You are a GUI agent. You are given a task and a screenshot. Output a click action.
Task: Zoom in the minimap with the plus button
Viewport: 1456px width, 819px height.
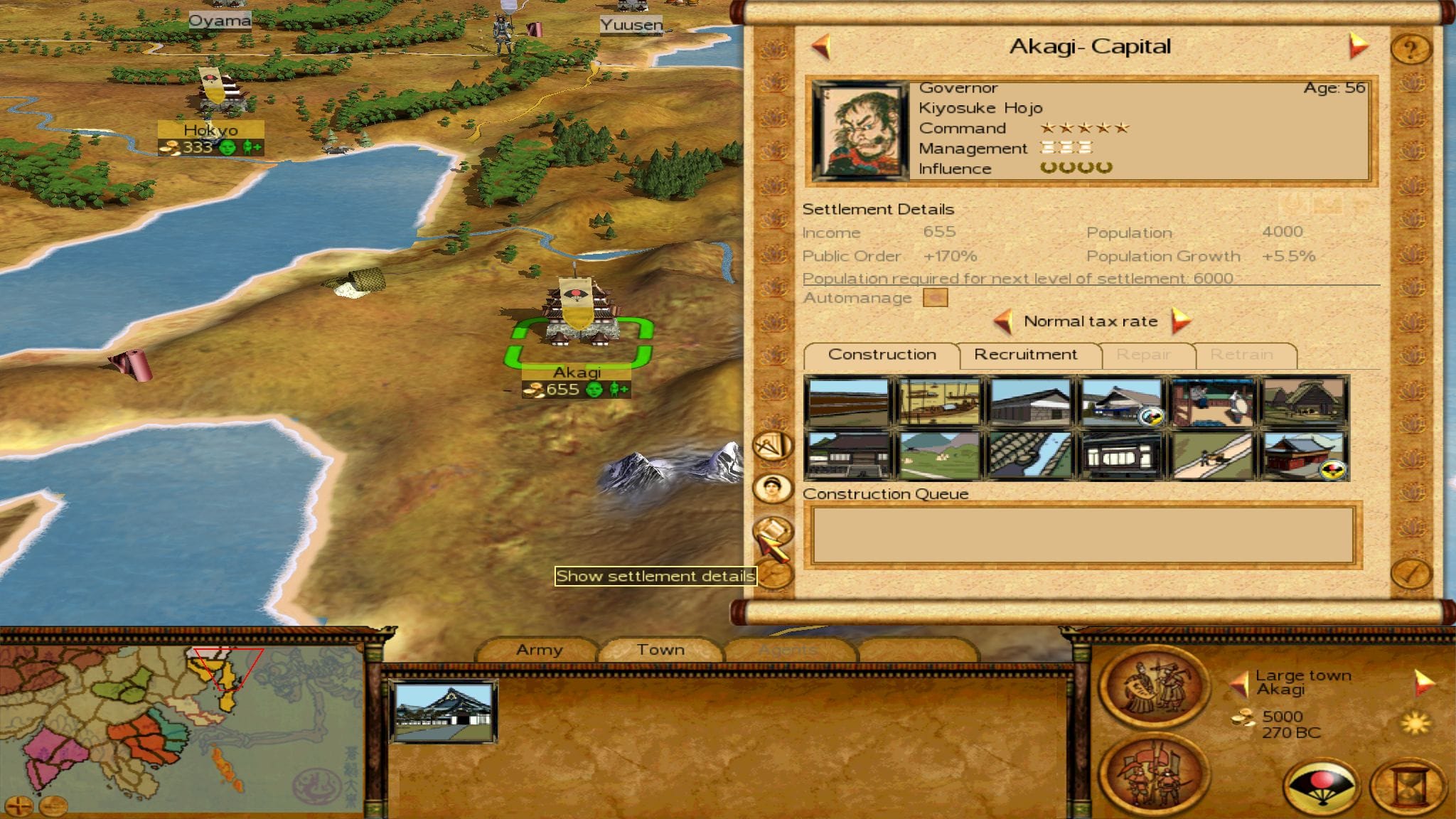tap(19, 805)
